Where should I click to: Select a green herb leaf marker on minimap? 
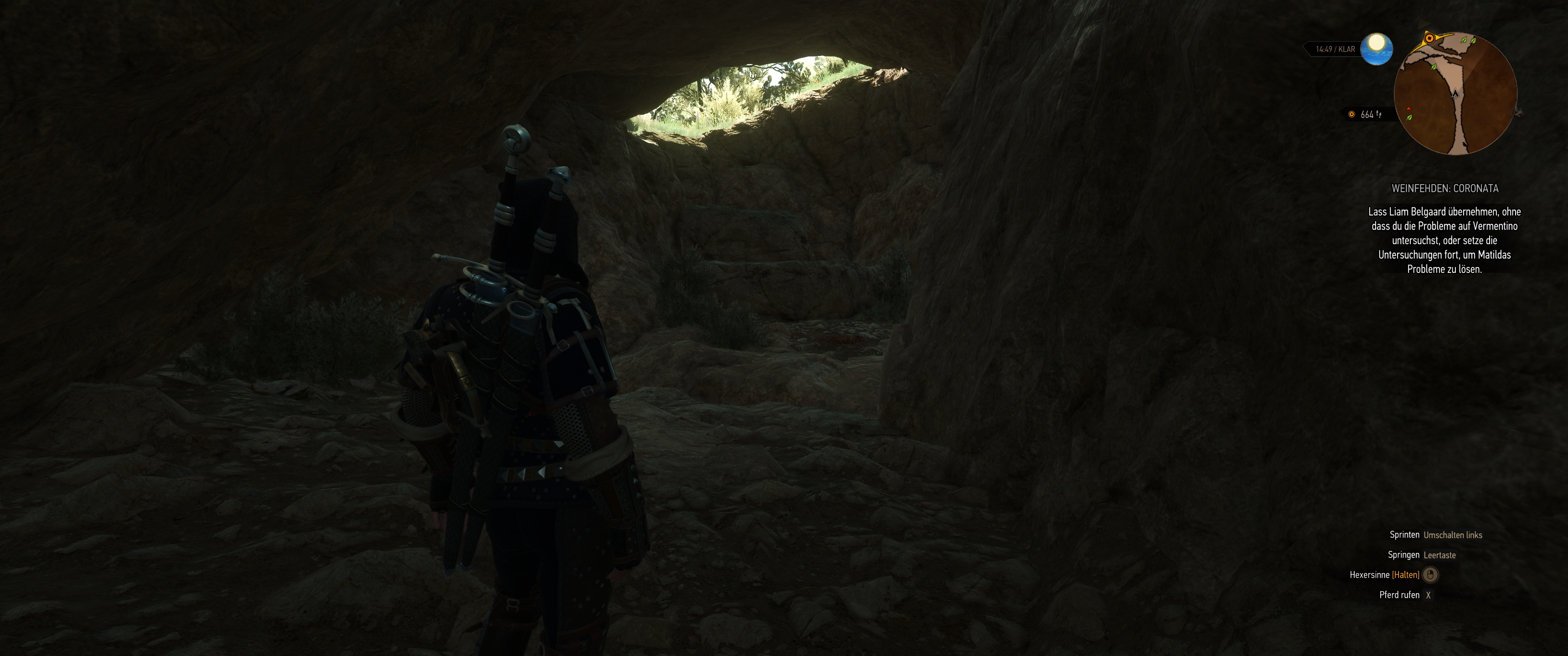tap(1463, 41)
